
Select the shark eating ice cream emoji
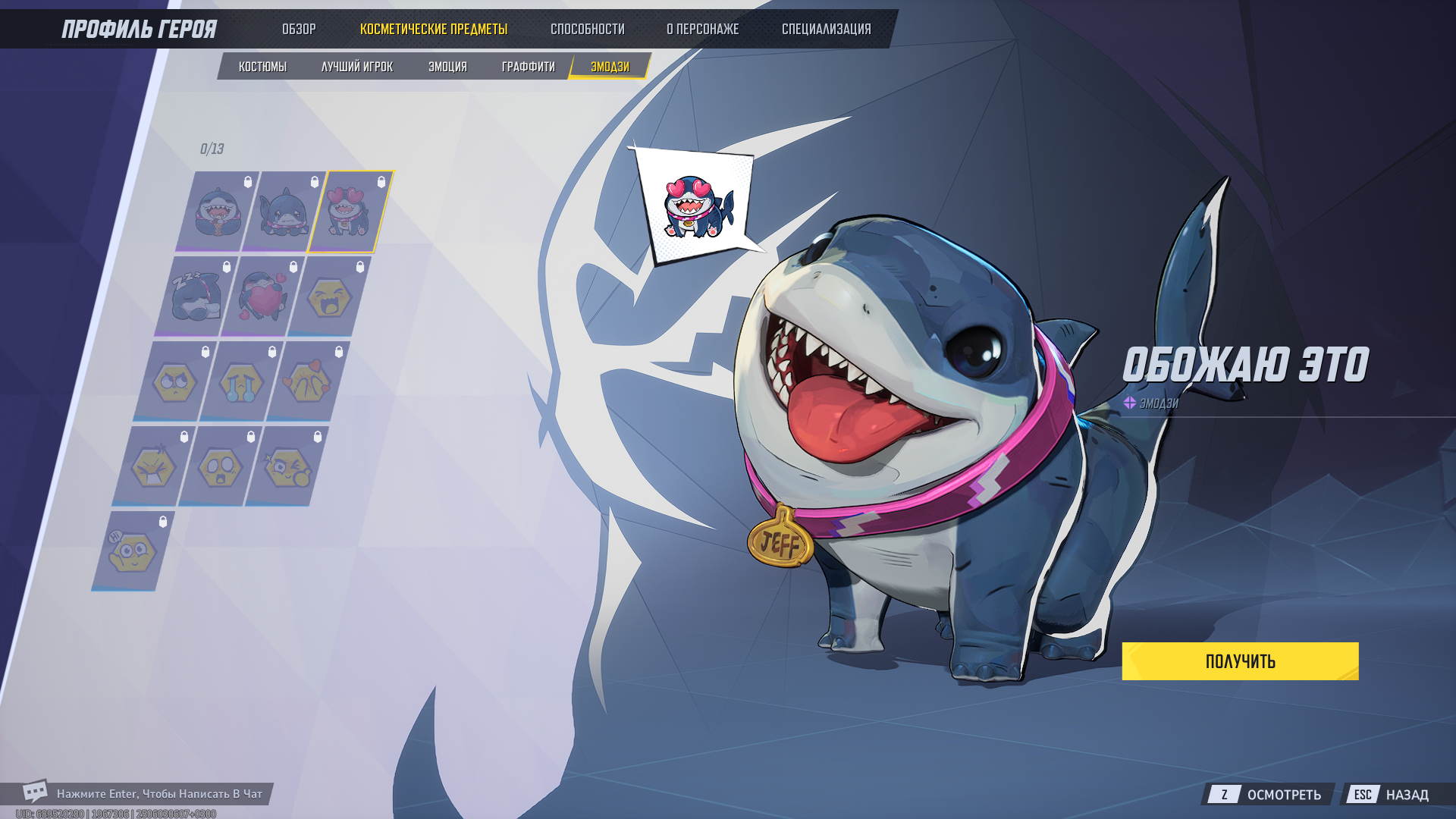(218, 212)
